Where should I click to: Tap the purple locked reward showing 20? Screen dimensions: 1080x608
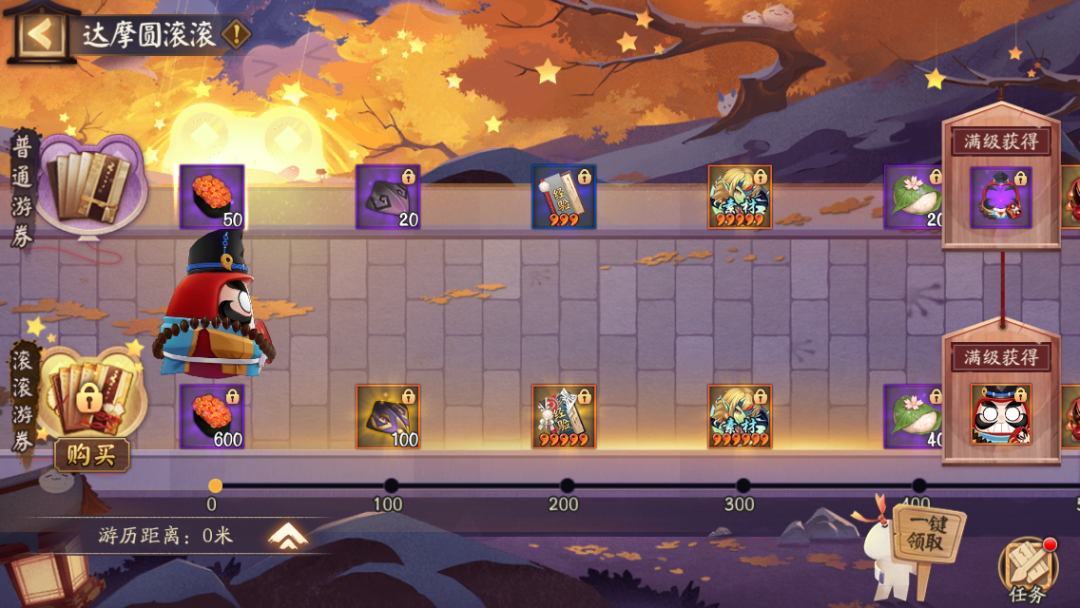click(x=388, y=197)
